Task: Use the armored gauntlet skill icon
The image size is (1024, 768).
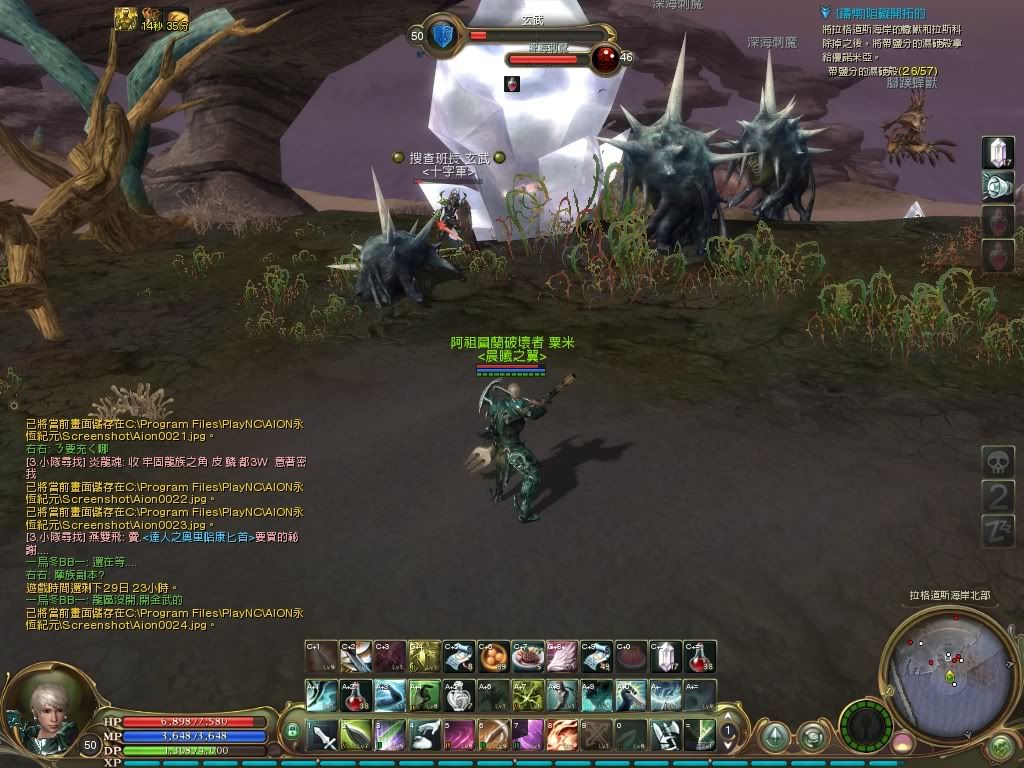Action: pyautogui.click(x=665, y=736)
